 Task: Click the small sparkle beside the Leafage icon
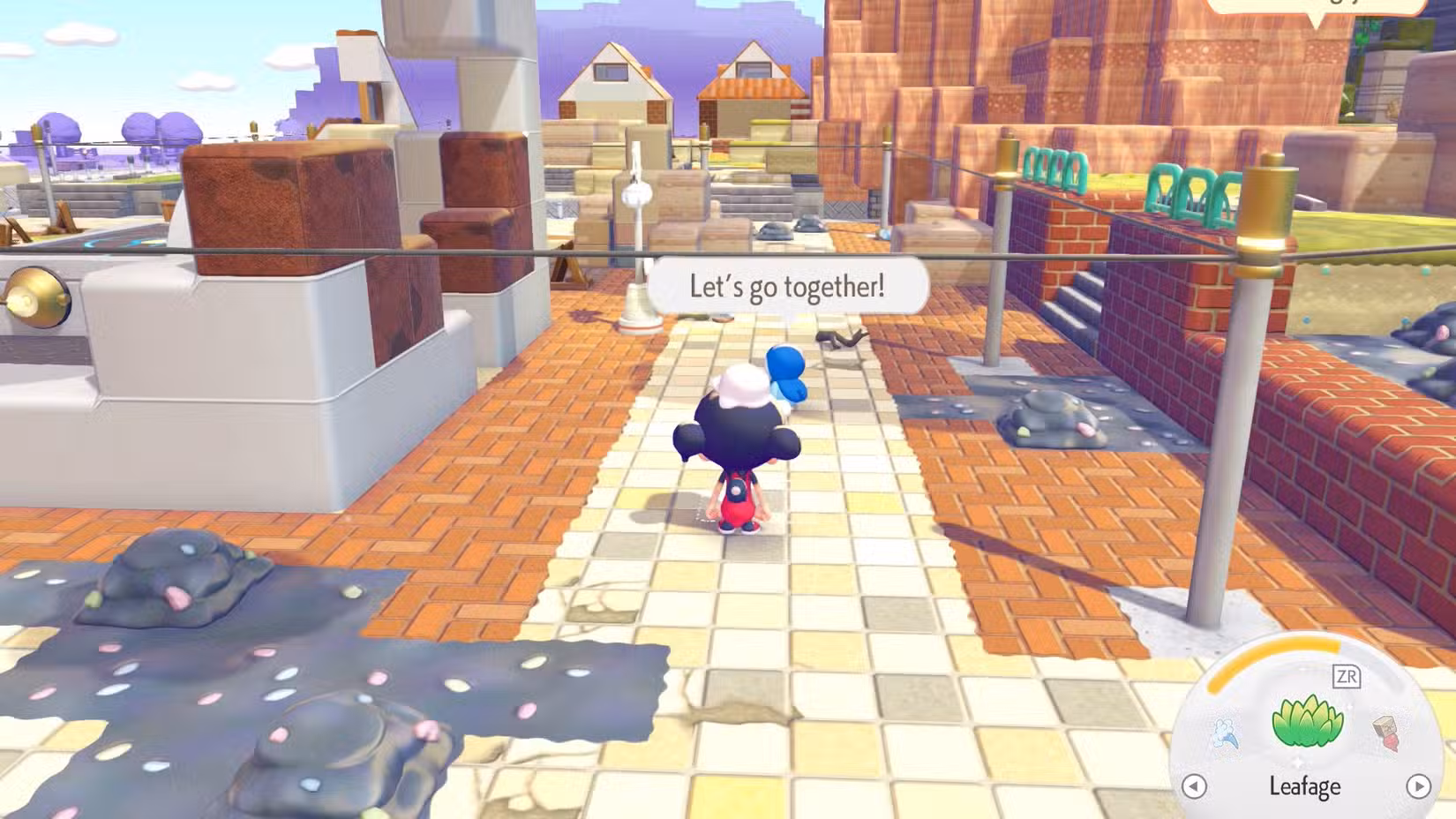click(1348, 707)
